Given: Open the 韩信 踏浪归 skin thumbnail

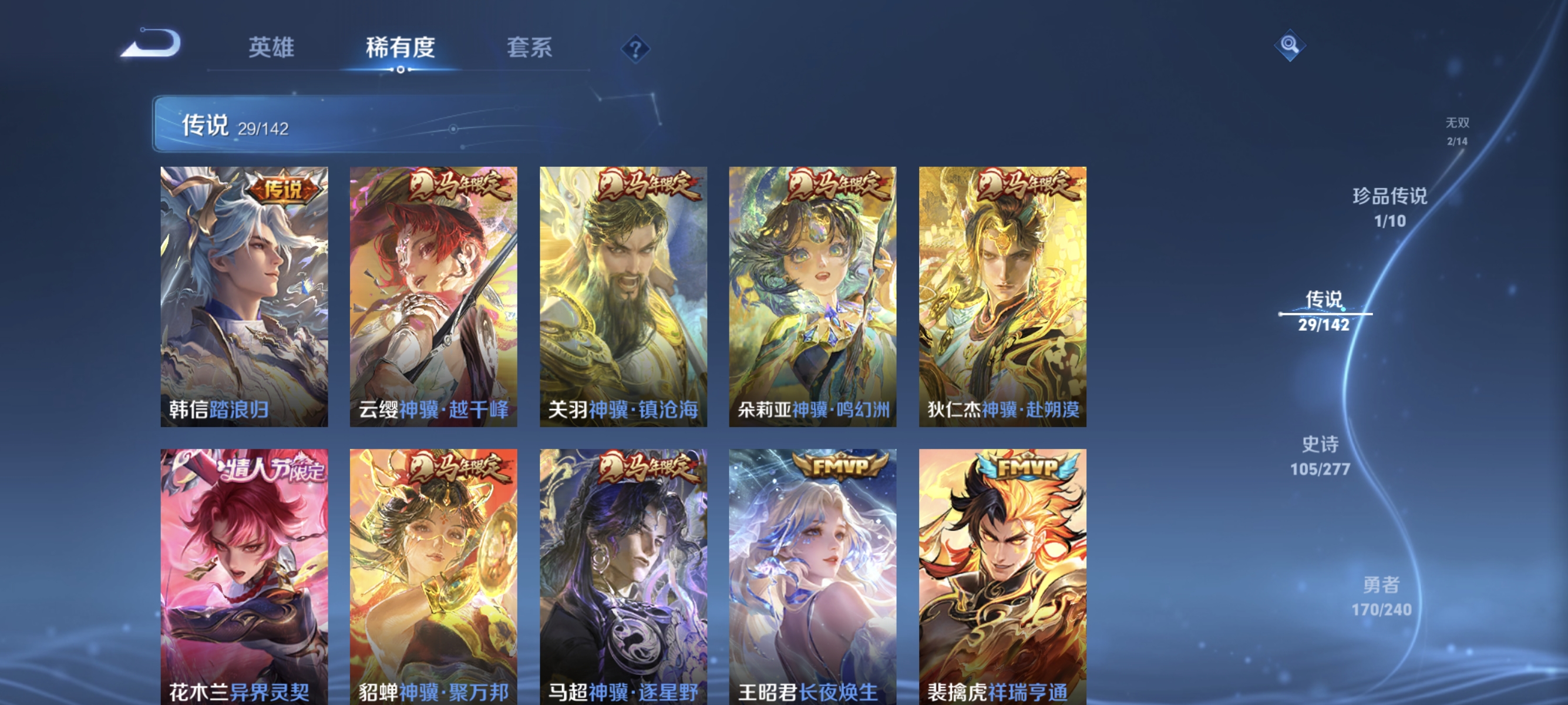Looking at the screenshot, I should pos(244,298).
